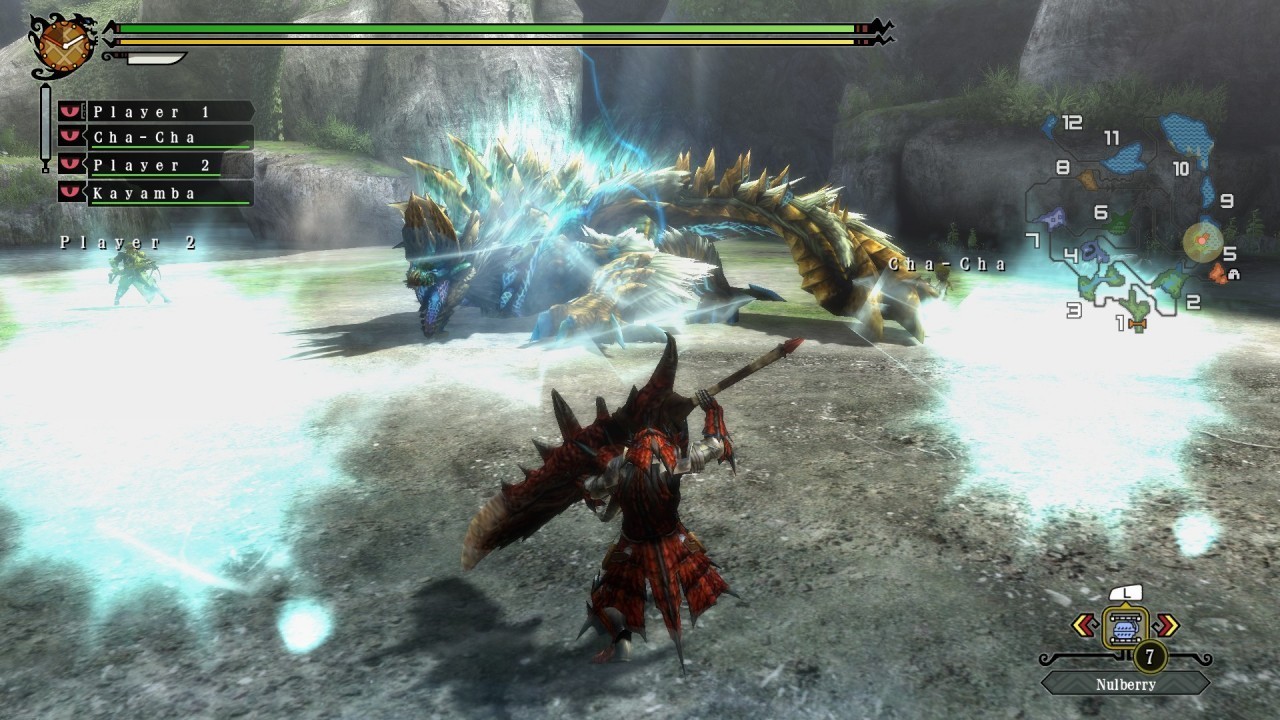Toggle Cha-Cha's eye status icon
The height and width of the screenshot is (720, 1280).
tap(69, 137)
